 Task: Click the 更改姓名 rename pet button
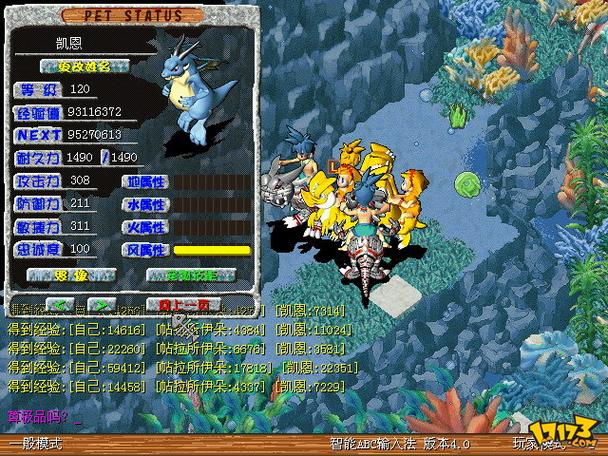click(x=83, y=66)
